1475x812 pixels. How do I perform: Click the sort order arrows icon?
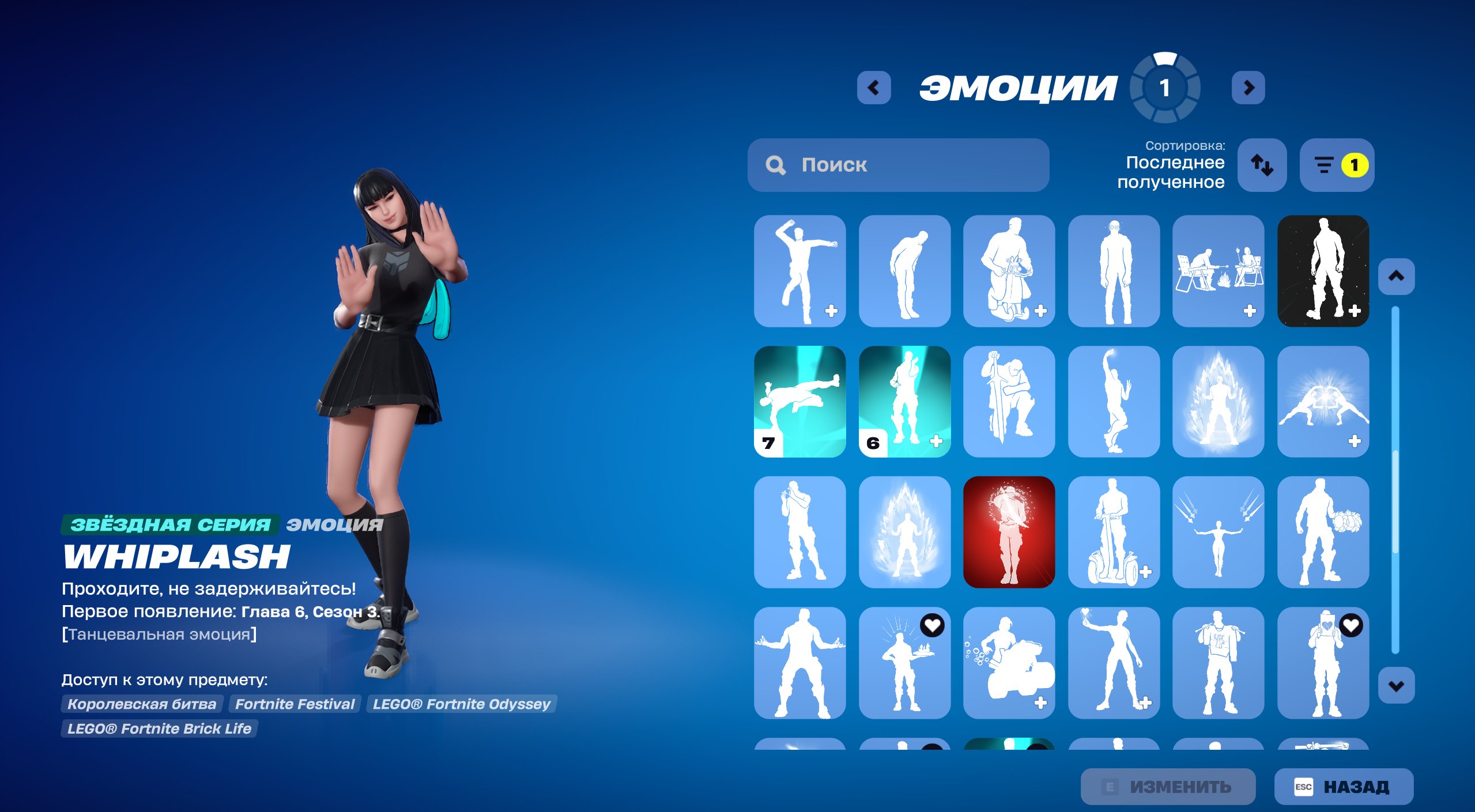pos(1262,166)
